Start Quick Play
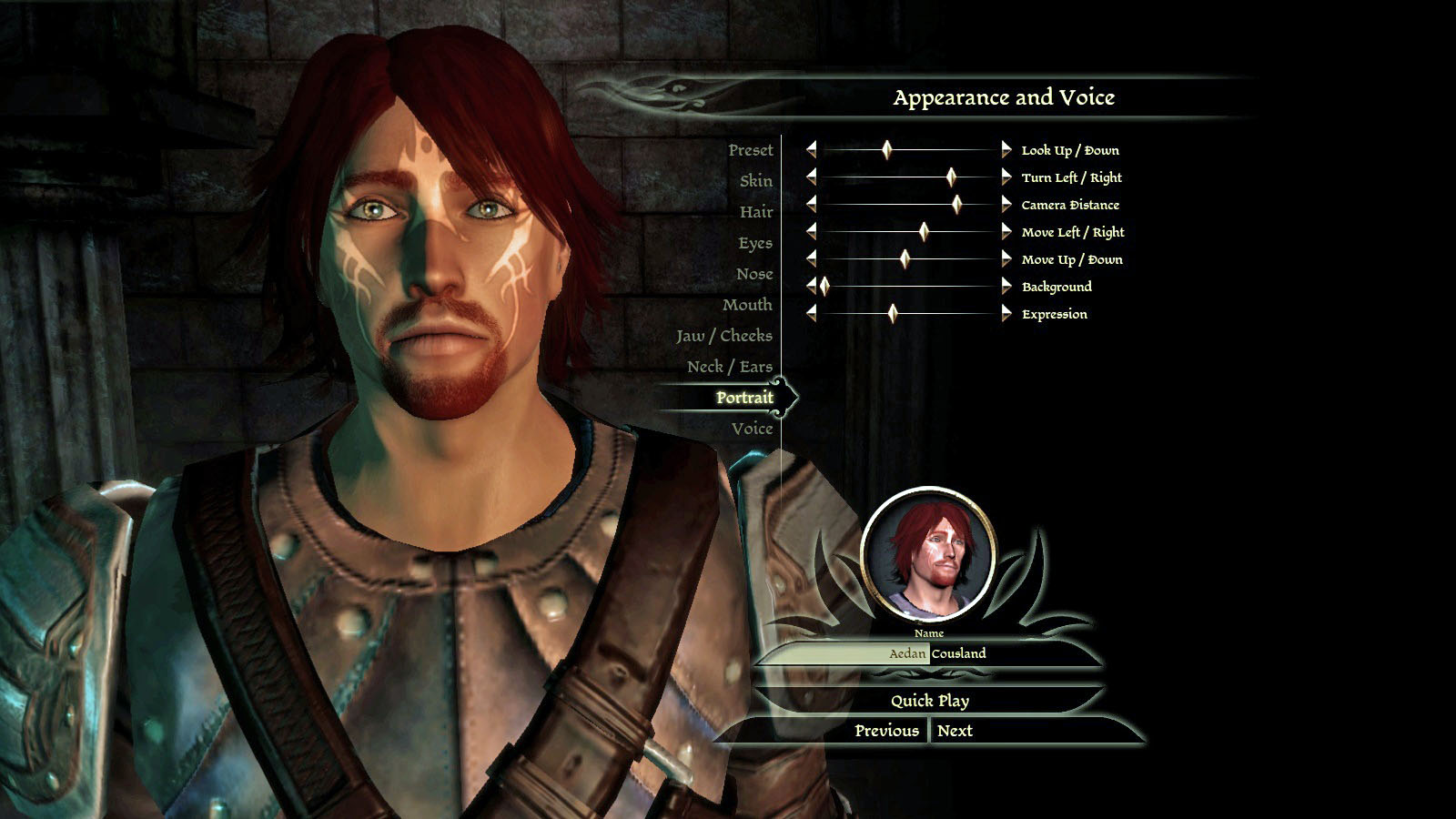This screenshot has height=819, width=1456. 929,701
